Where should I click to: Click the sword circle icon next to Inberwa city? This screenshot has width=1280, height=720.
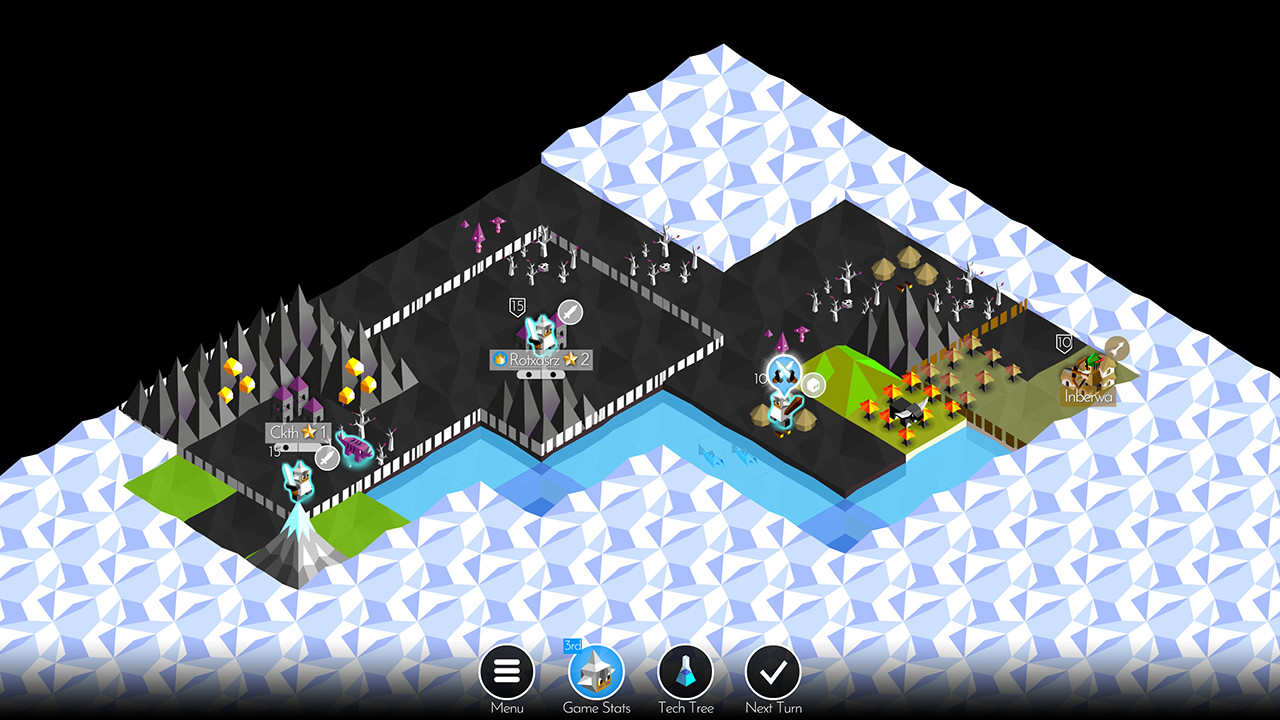click(1117, 348)
